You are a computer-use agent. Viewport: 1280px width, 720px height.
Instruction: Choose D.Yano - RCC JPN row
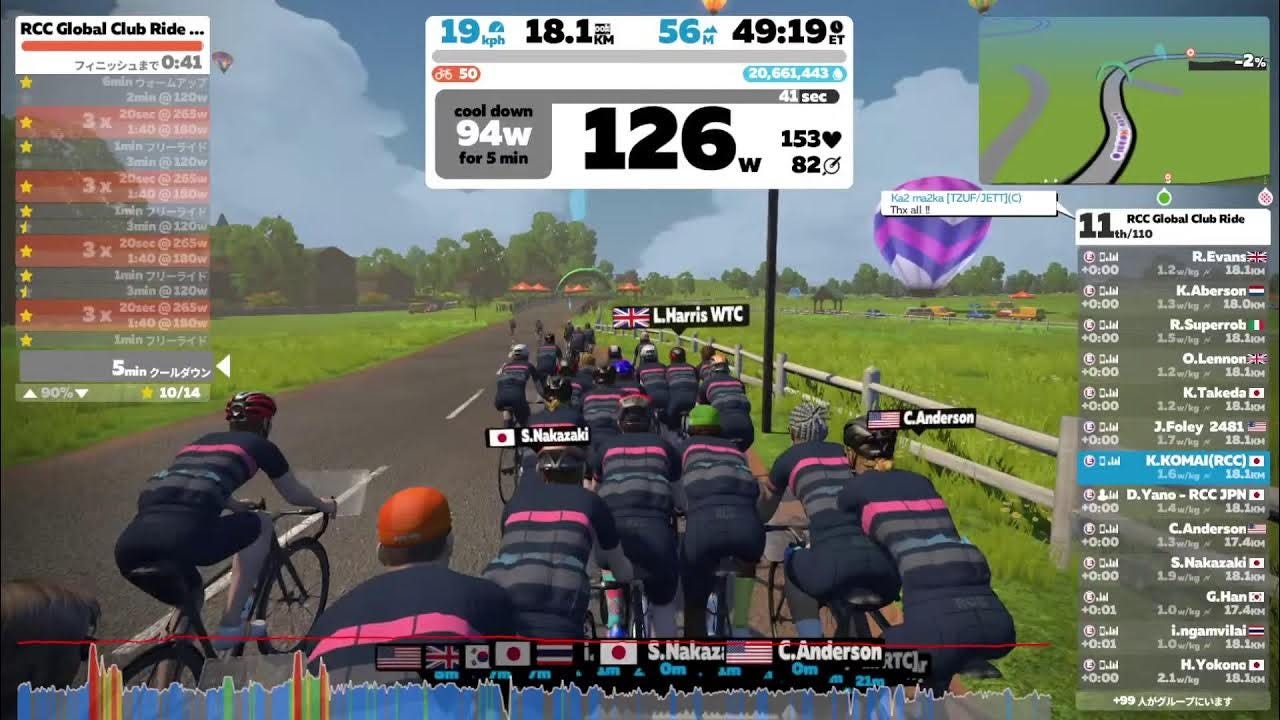coord(1173,501)
